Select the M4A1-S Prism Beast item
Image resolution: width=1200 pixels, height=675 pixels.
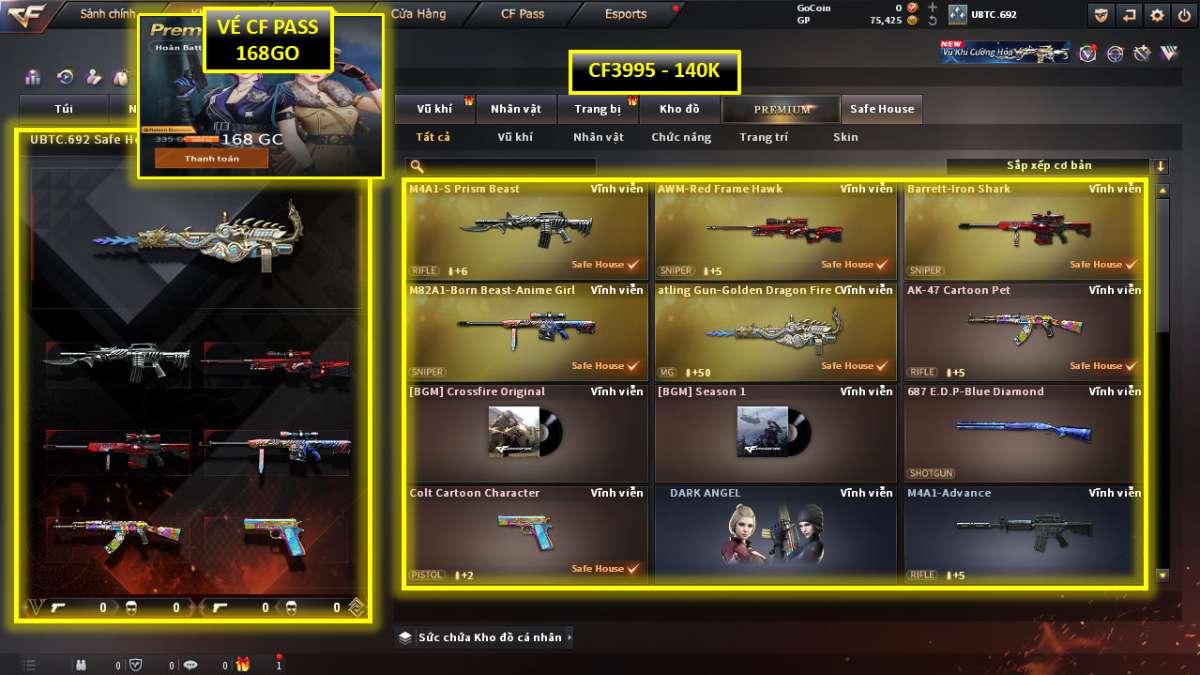point(526,230)
